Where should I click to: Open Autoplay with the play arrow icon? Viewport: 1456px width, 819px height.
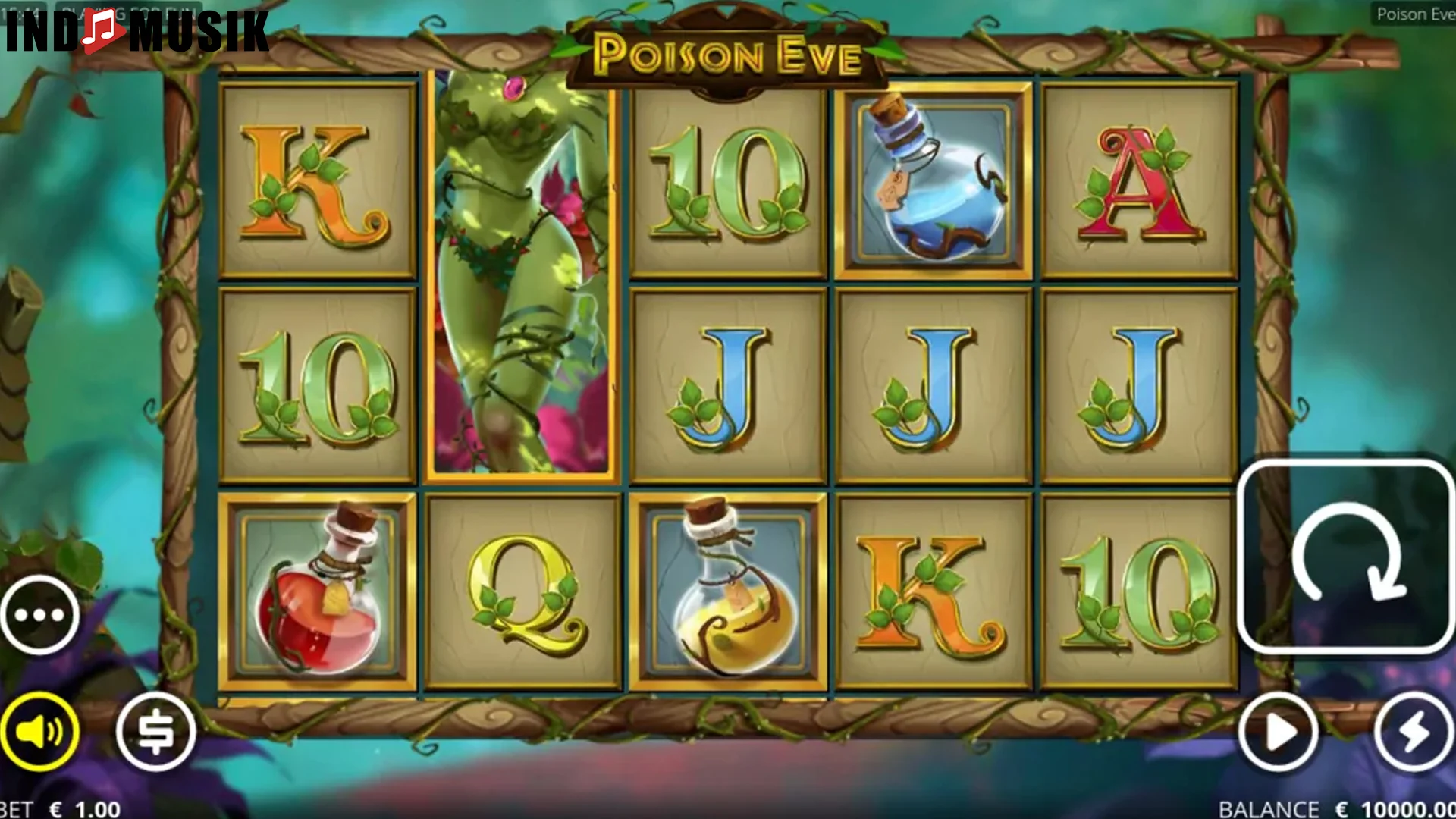[x=1279, y=730]
